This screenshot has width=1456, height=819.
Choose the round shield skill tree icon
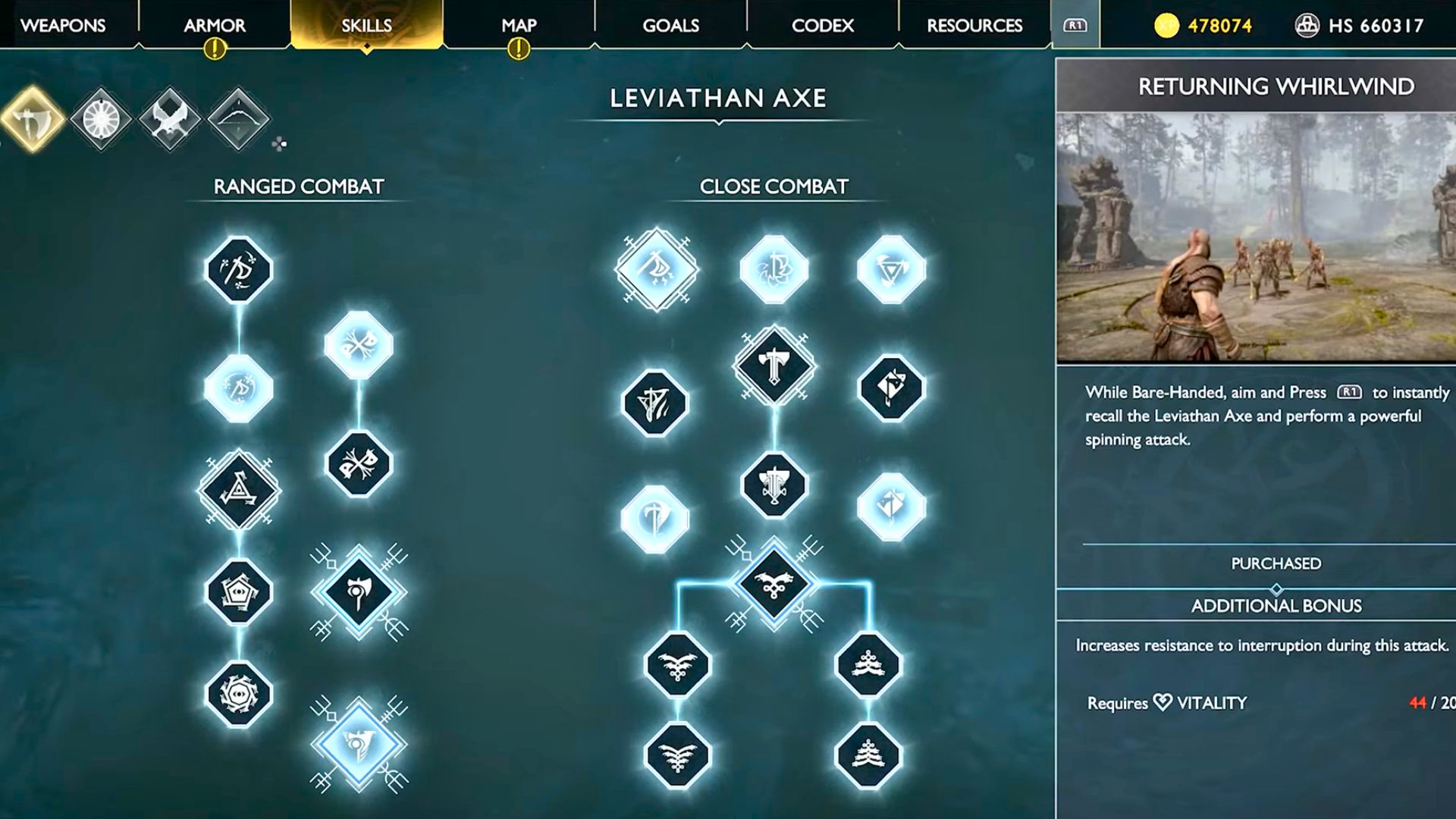[x=101, y=119]
